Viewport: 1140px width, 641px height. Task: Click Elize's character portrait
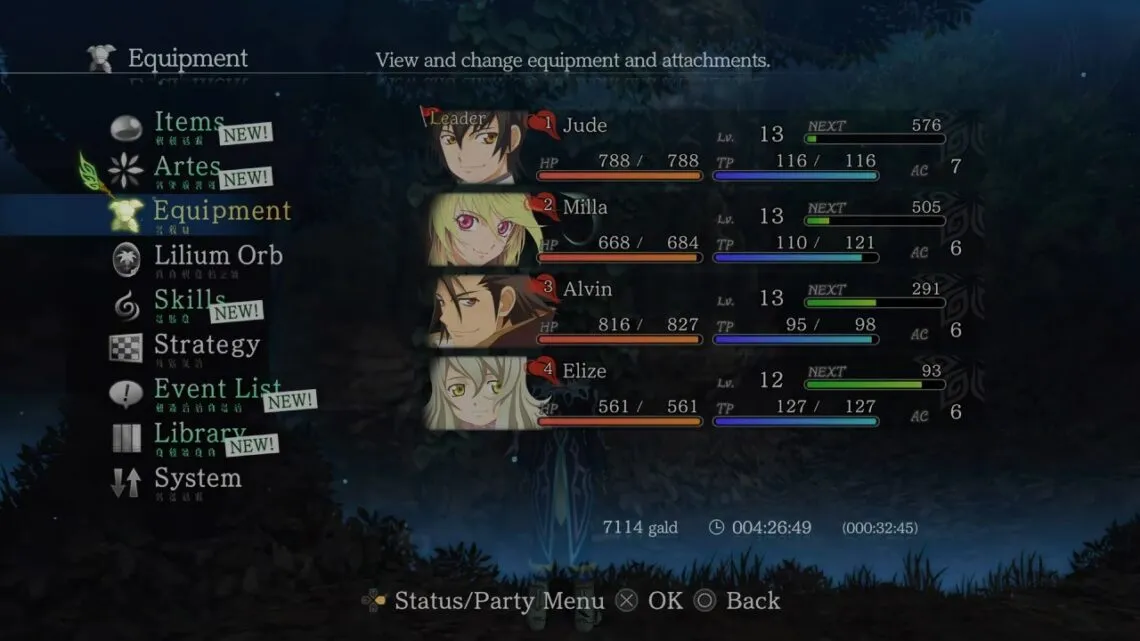478,393
